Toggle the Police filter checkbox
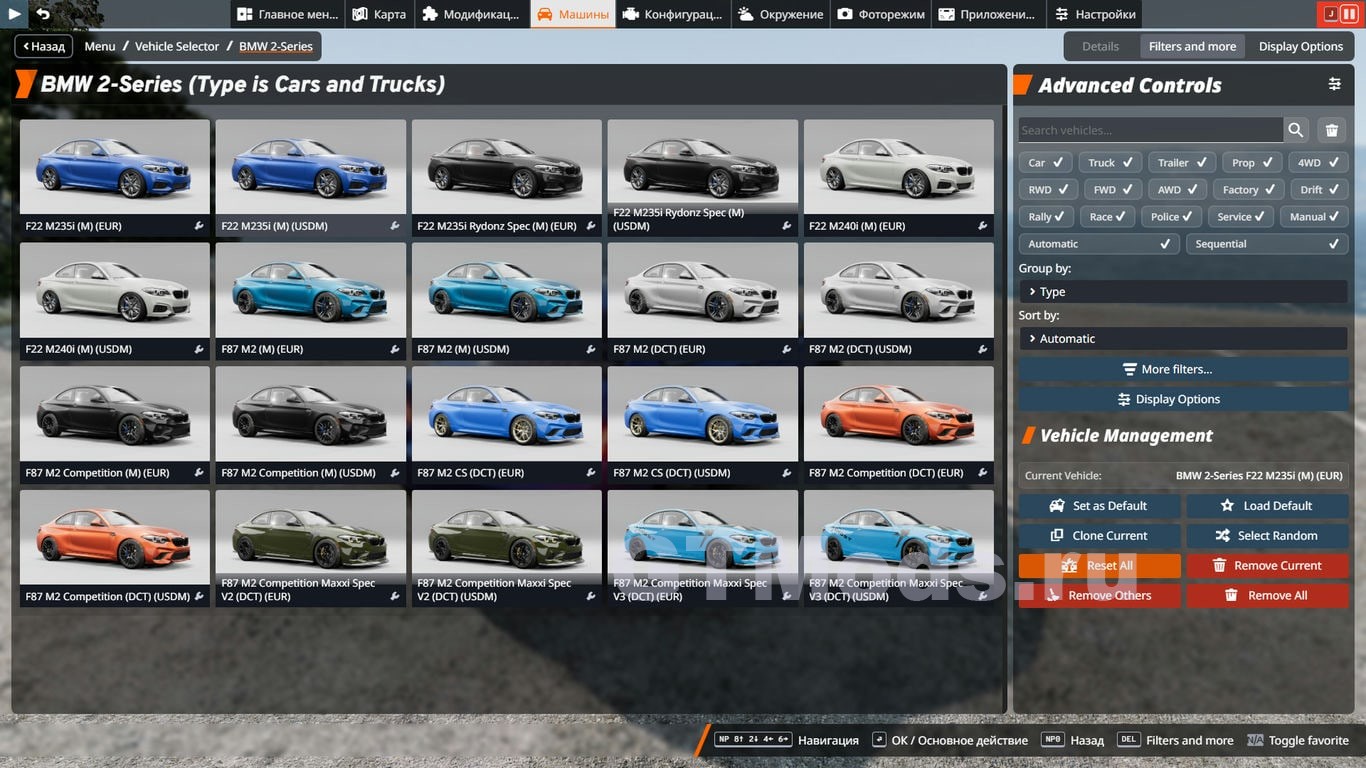The height and width of the screenshot is (768, 1366). point(1173,216)
